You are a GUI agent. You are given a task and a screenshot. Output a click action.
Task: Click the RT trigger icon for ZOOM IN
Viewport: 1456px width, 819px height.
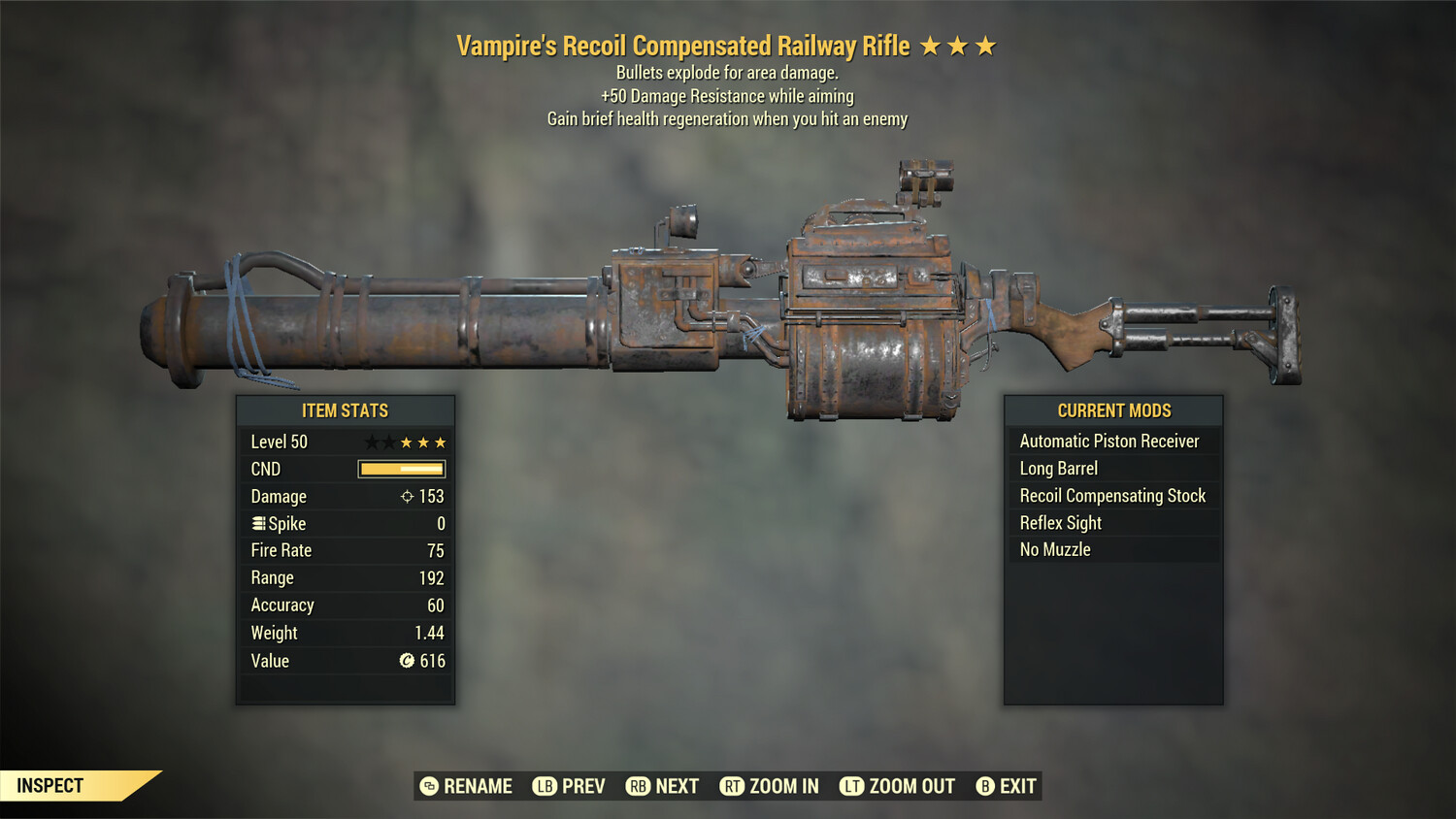[735, 786]
